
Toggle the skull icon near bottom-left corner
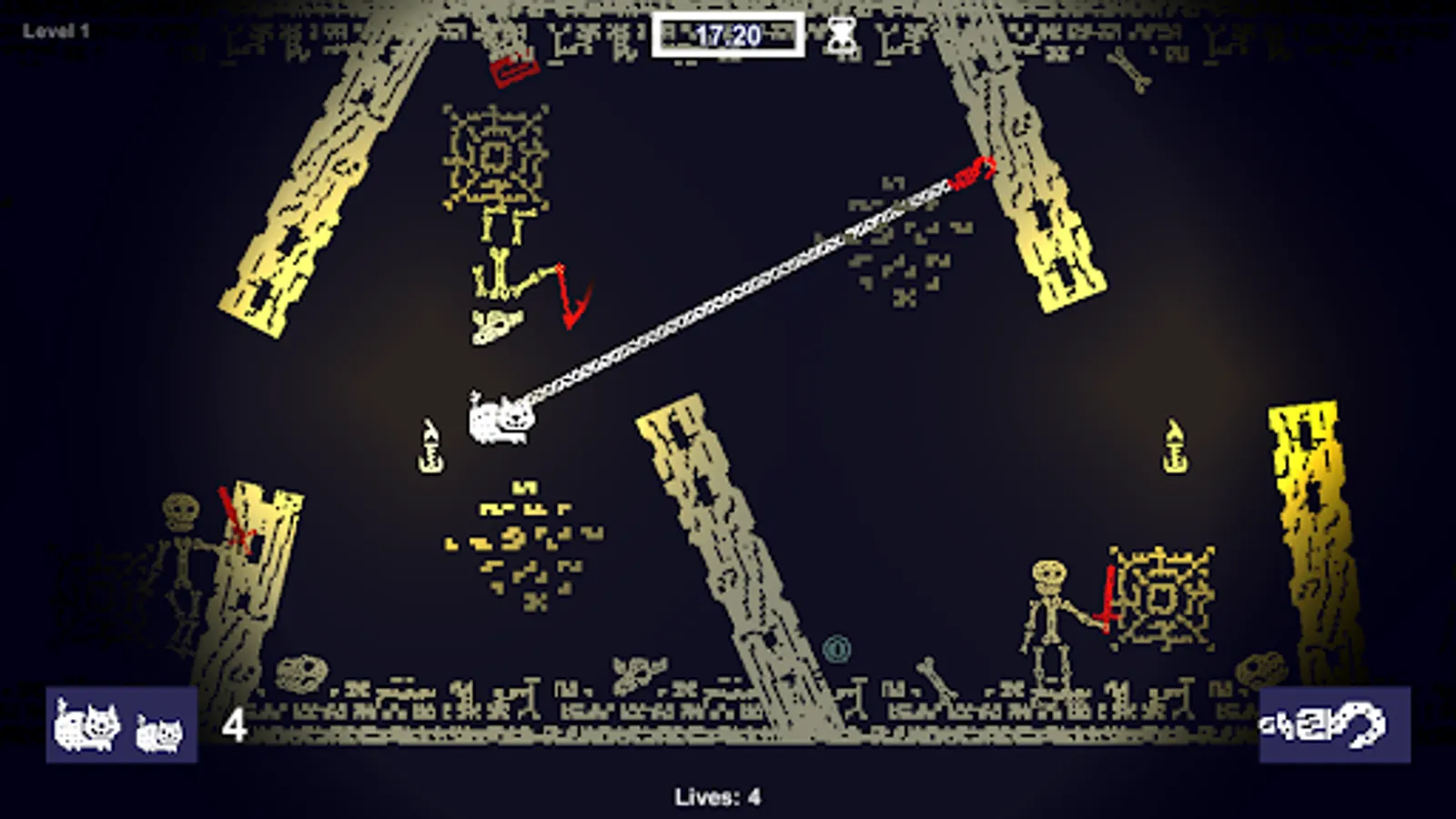click(302, 673)
